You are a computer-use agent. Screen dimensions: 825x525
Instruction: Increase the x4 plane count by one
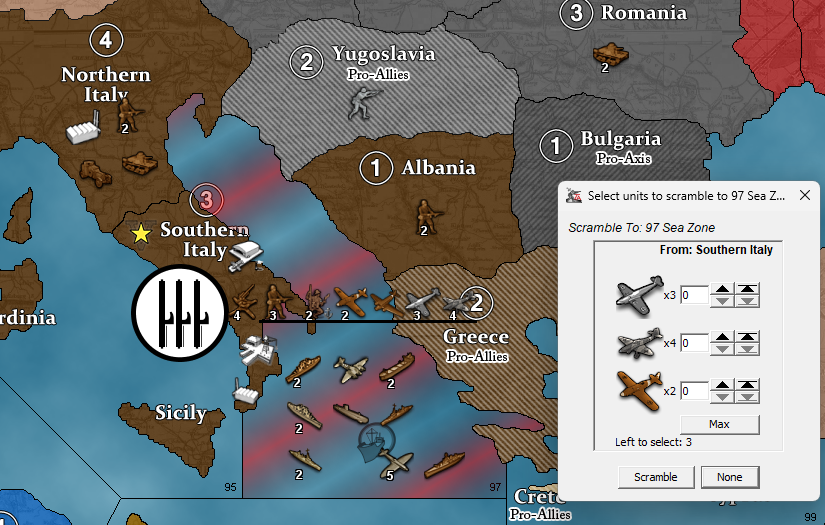[720, 337]
